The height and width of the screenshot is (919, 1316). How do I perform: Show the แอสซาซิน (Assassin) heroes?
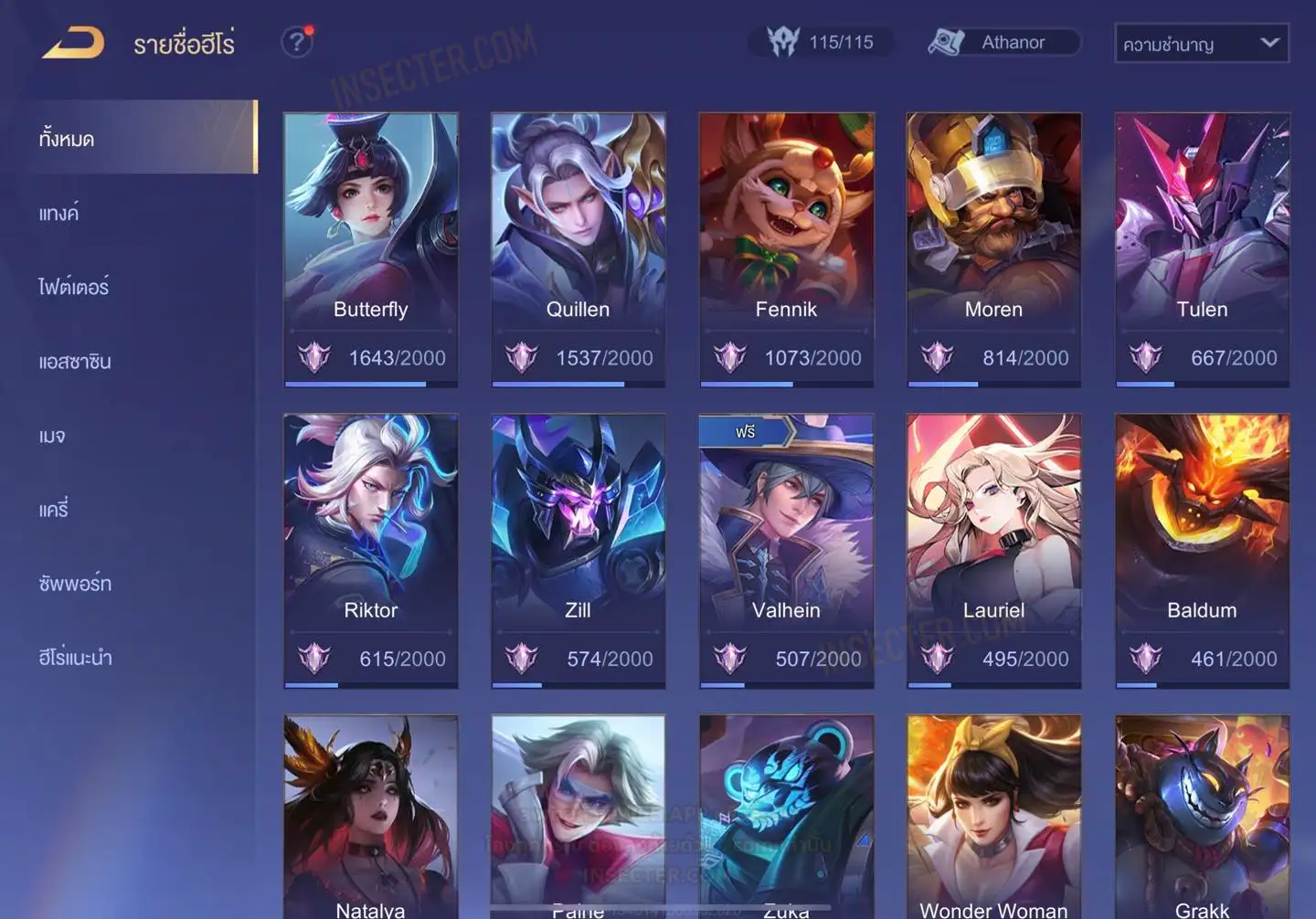coord(75,362)
